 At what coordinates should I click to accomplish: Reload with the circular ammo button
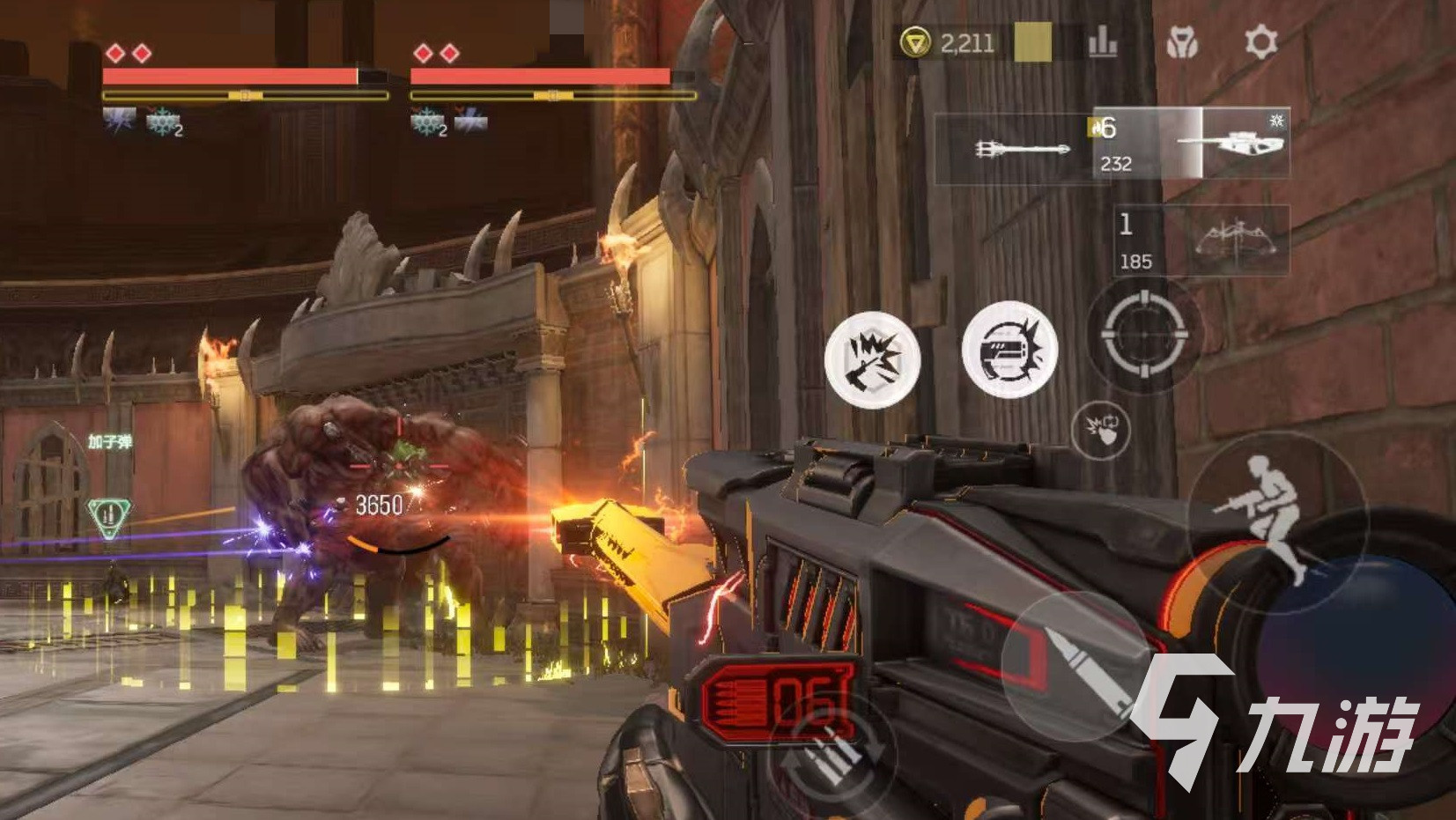coord(832,751)
